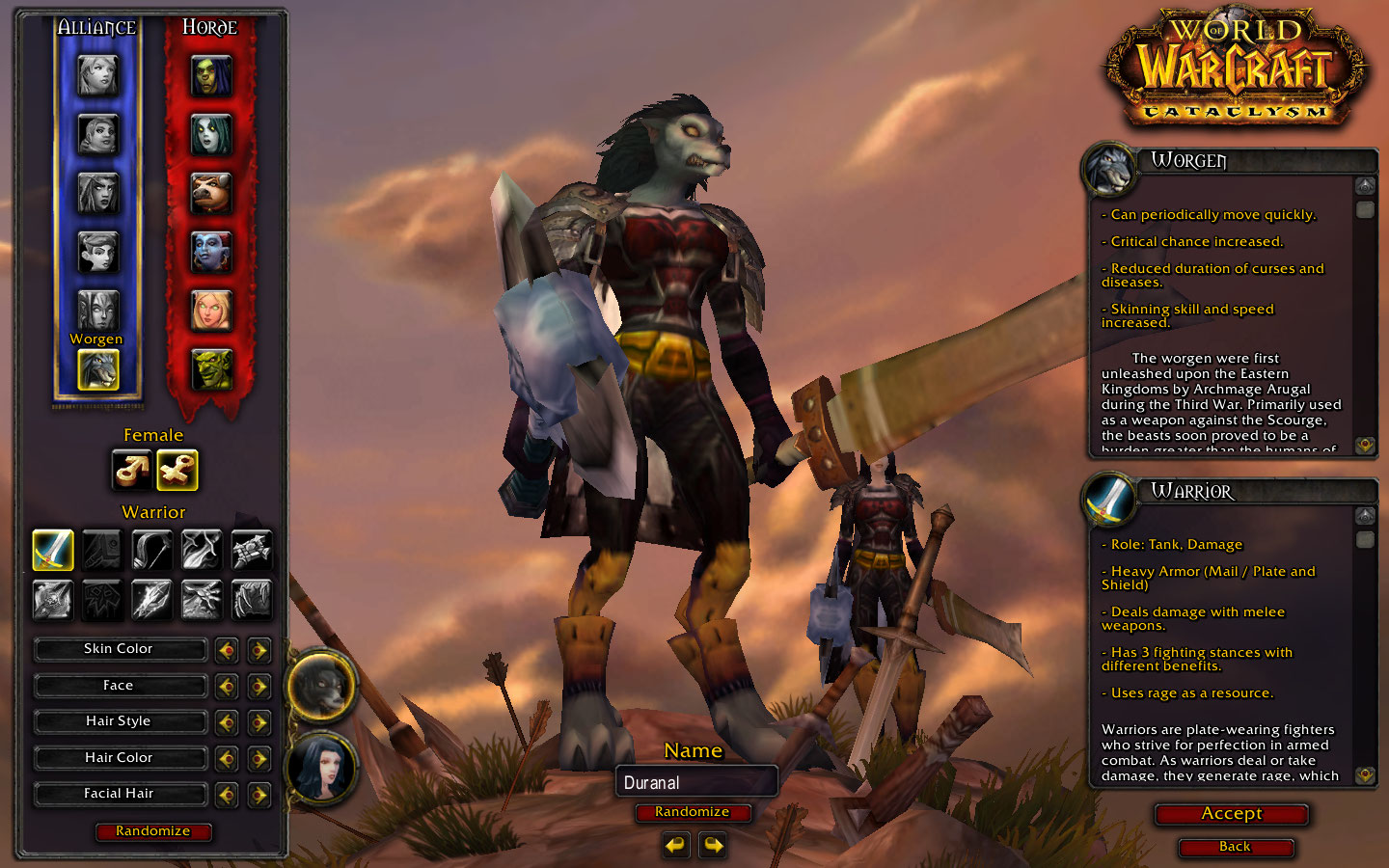Show the human form portrait preview
1389x868 pixels.
pos(321,769)
